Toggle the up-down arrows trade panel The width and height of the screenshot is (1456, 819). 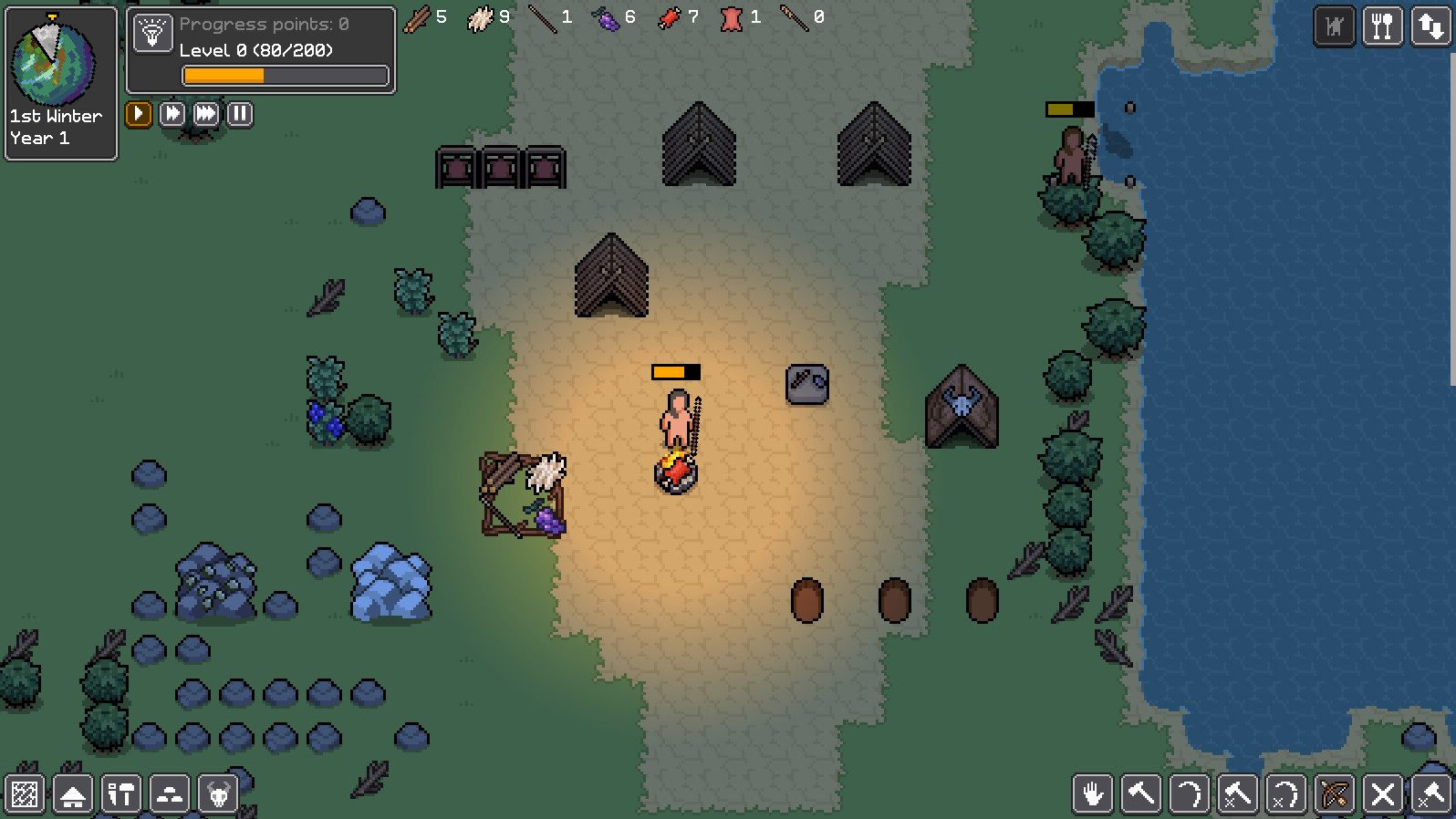[x=1432, y=26]
